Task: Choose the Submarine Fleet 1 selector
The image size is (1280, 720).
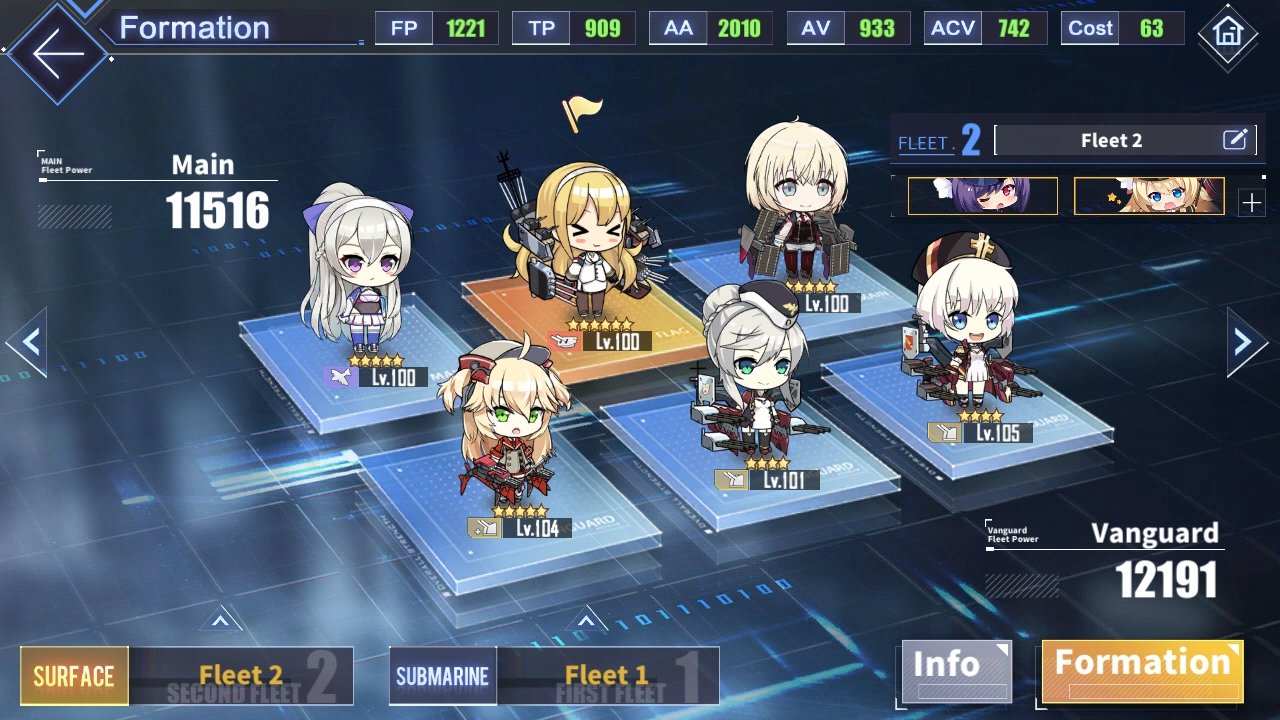Action: tap(553, 676)
